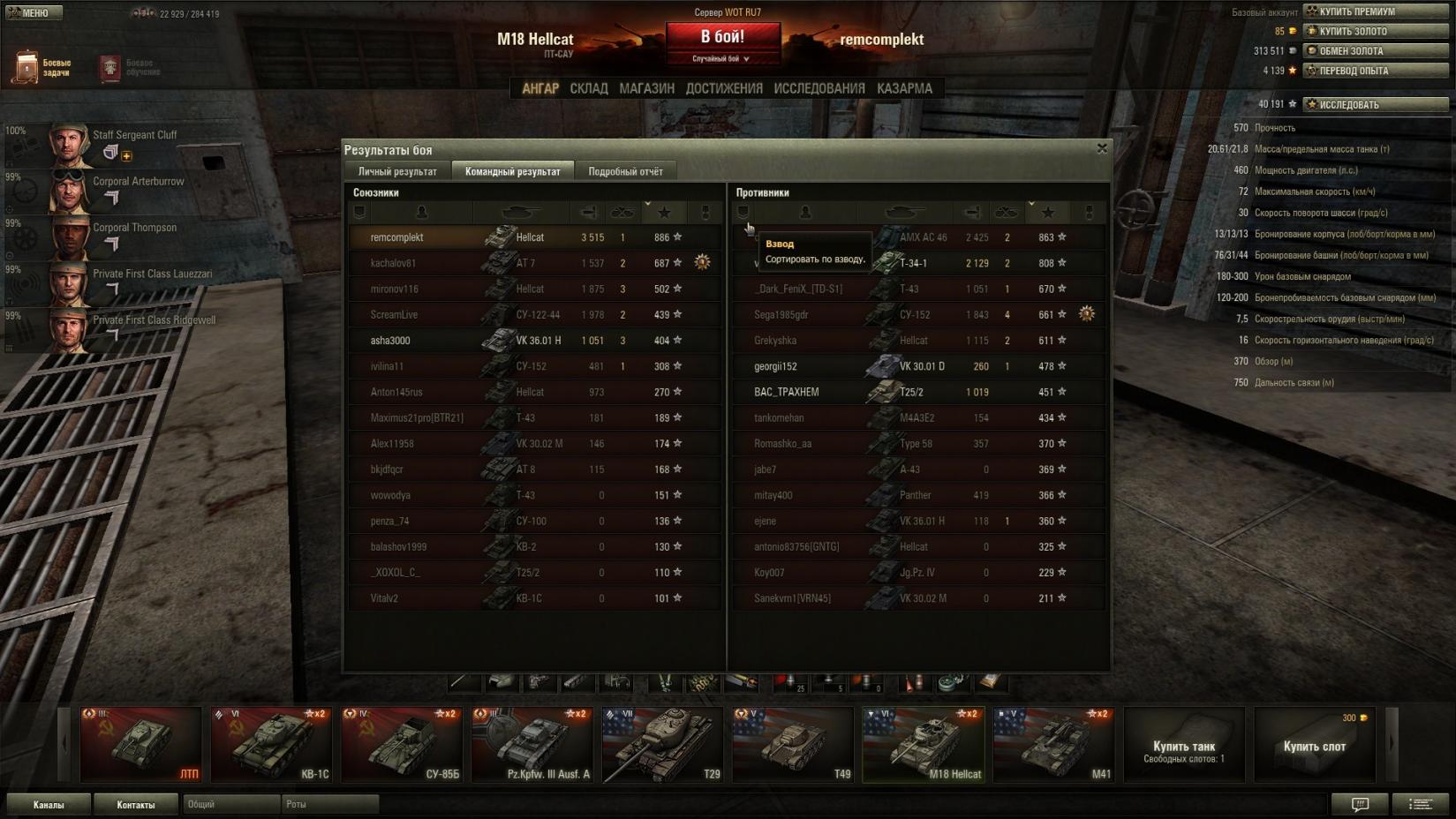Show the ДОСТИЖЕНИЯ section
Screen dimensions: 1456x819
(724, 88)
